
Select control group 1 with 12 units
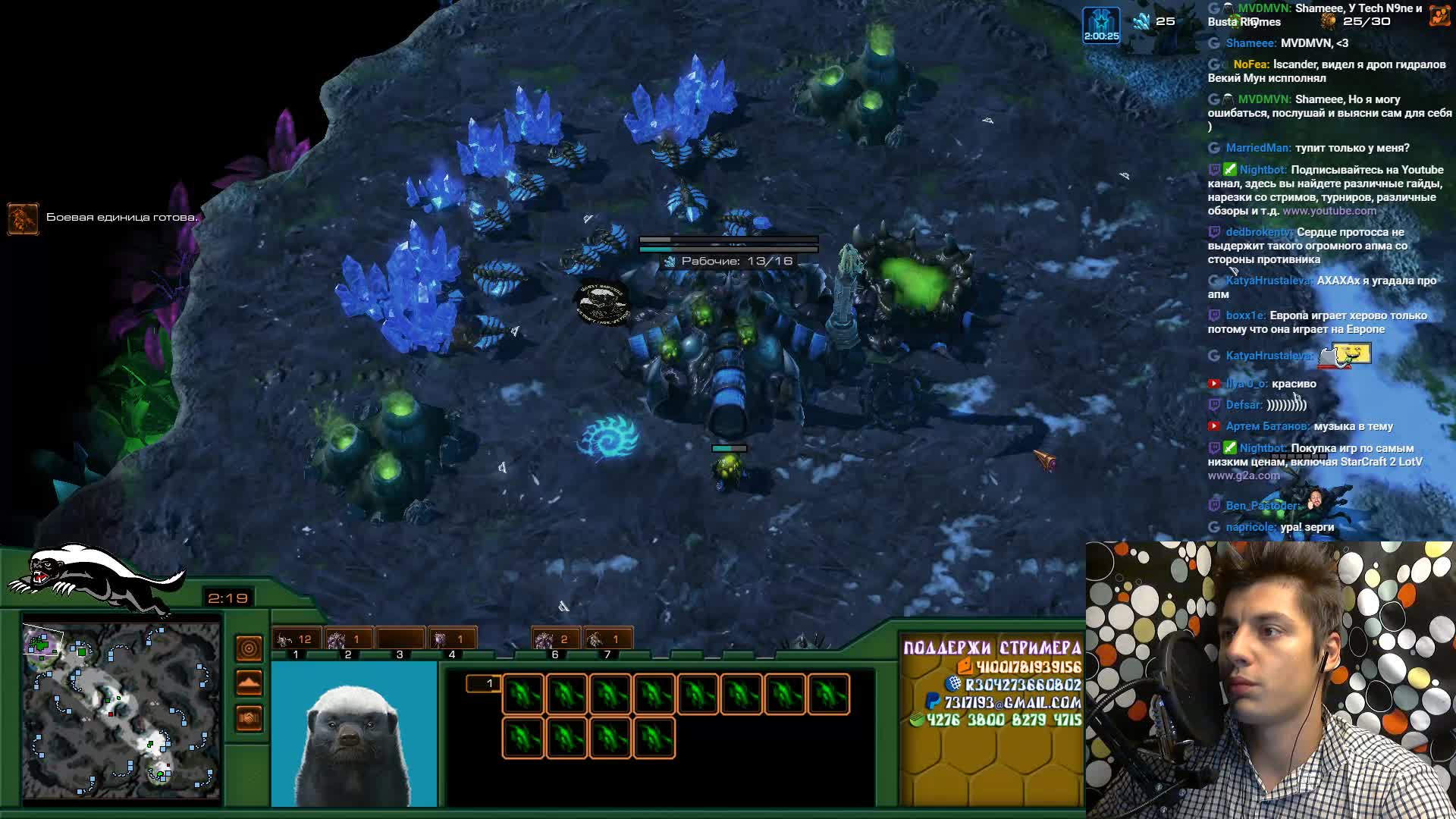pos(297,640)
